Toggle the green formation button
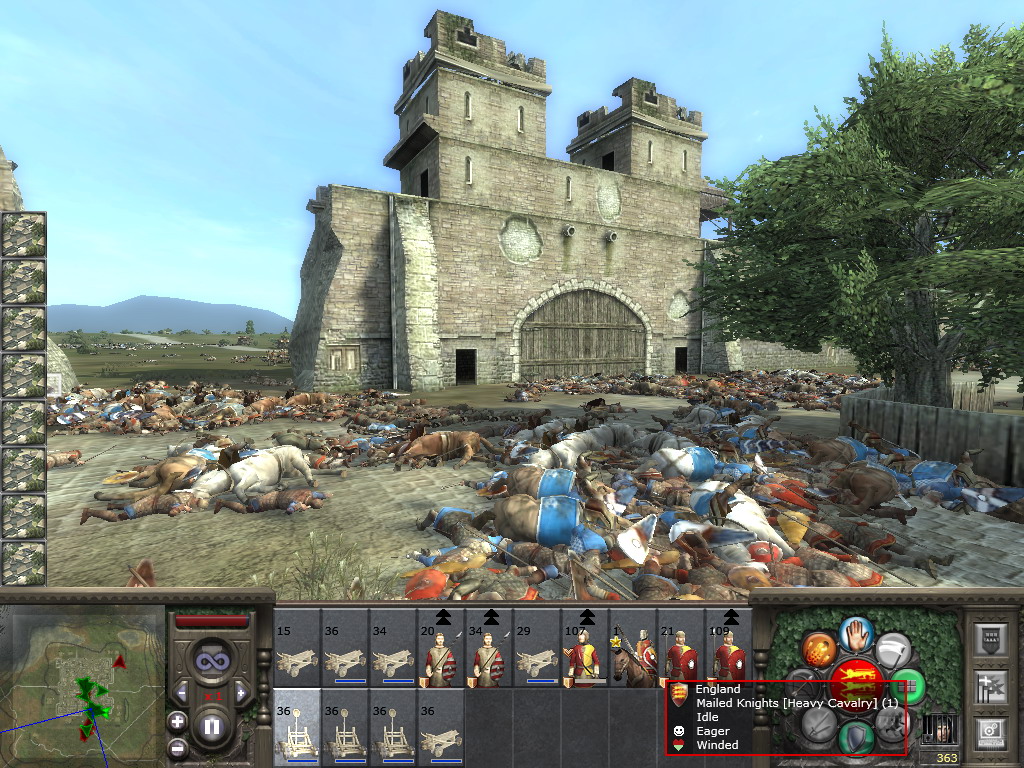 coord(909,687)
